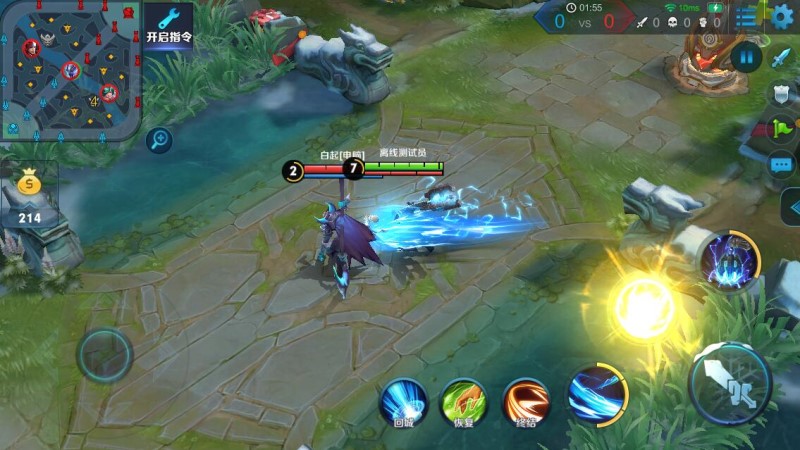
Task: Open the settings gear
Action: 782,16
